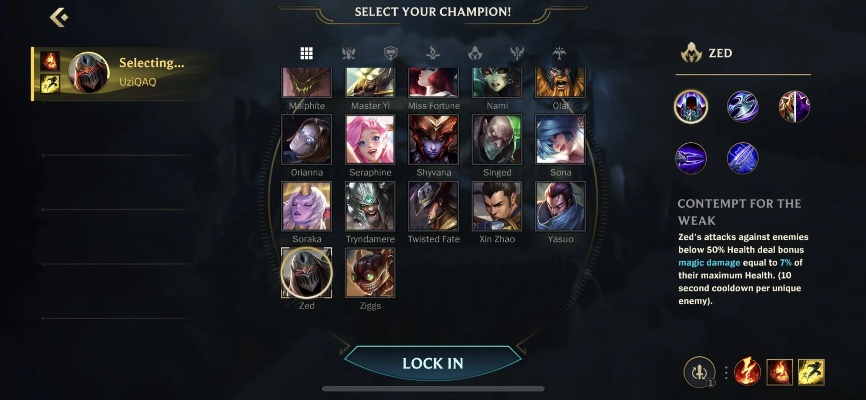Show all champions with the grid filter

[307, 53]
